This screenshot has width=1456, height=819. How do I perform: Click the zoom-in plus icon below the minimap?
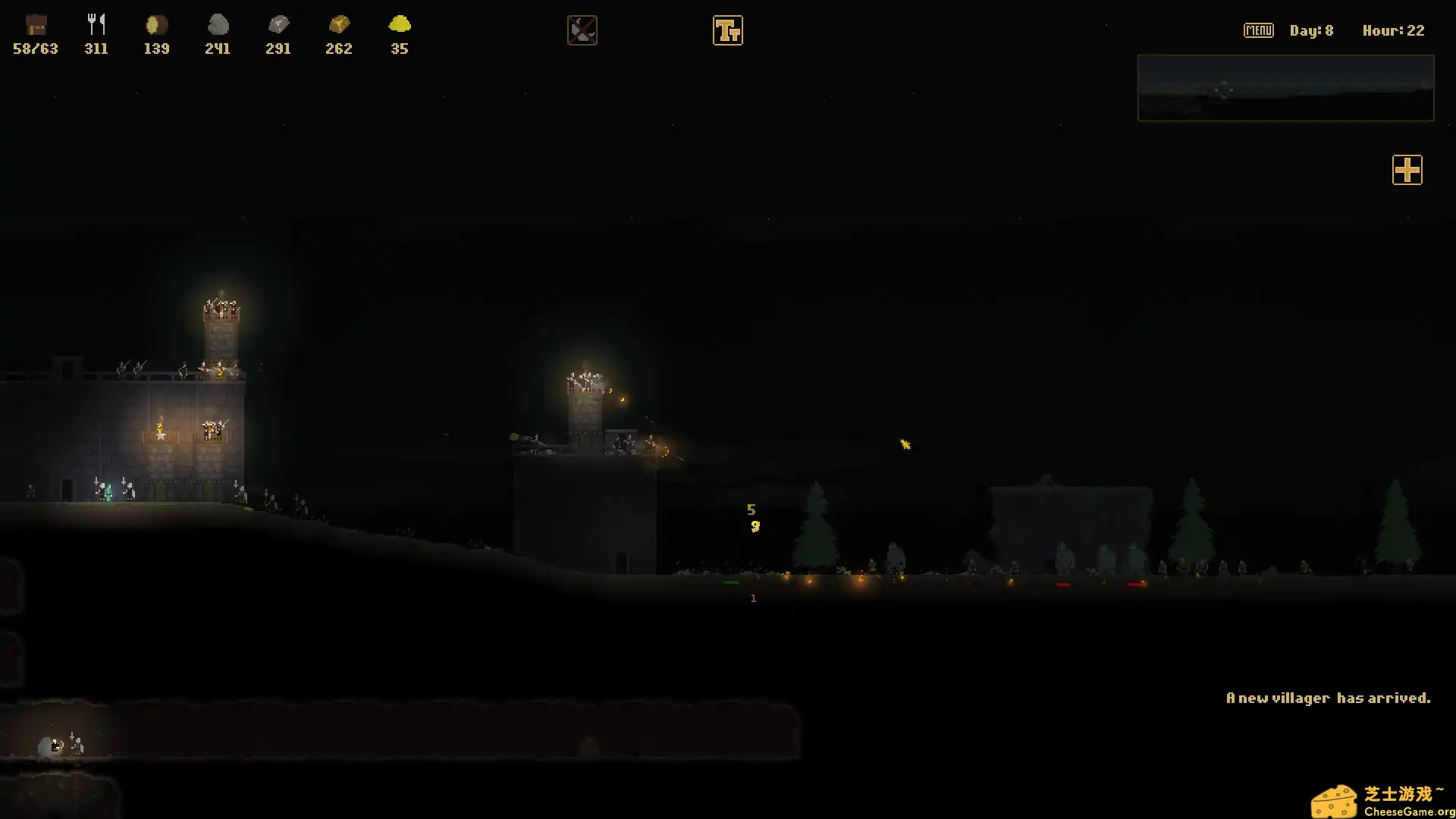point(1407,170)
